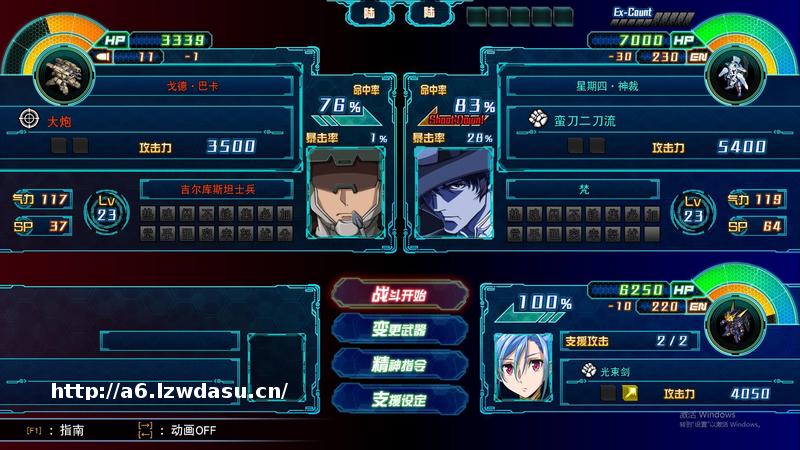This screenshot has height=450, width=800.
Task: Select the blue-haired support pilot portrait
Action: (524, 363)
